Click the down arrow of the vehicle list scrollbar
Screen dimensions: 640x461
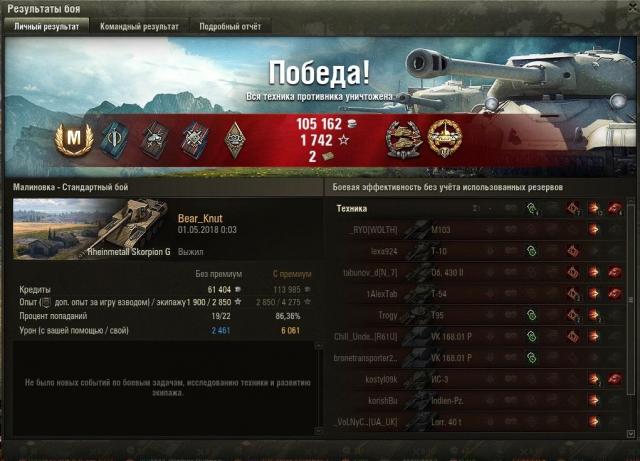pyautogui.click(x=632, y=433)
